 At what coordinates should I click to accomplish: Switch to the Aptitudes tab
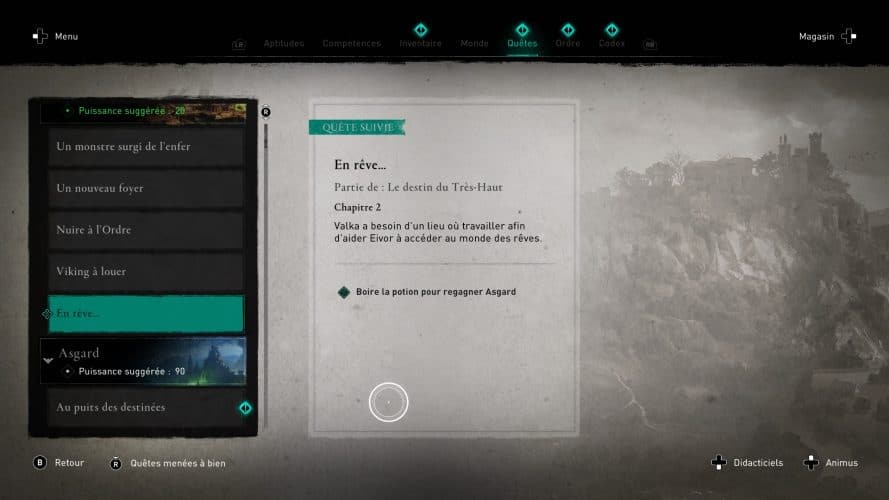click(x=283, y=44)
